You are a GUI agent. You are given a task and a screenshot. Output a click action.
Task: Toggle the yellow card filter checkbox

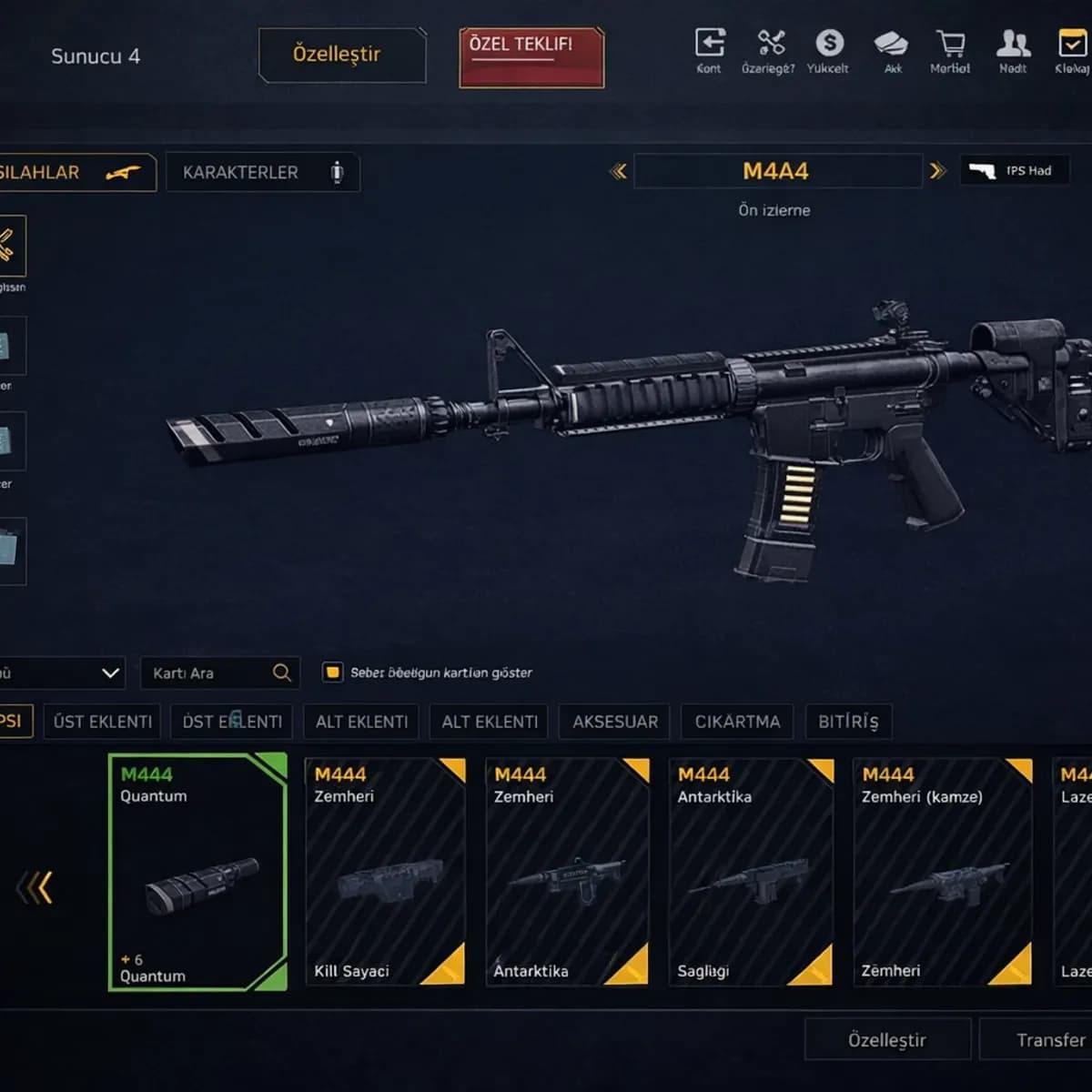point(332,672)
